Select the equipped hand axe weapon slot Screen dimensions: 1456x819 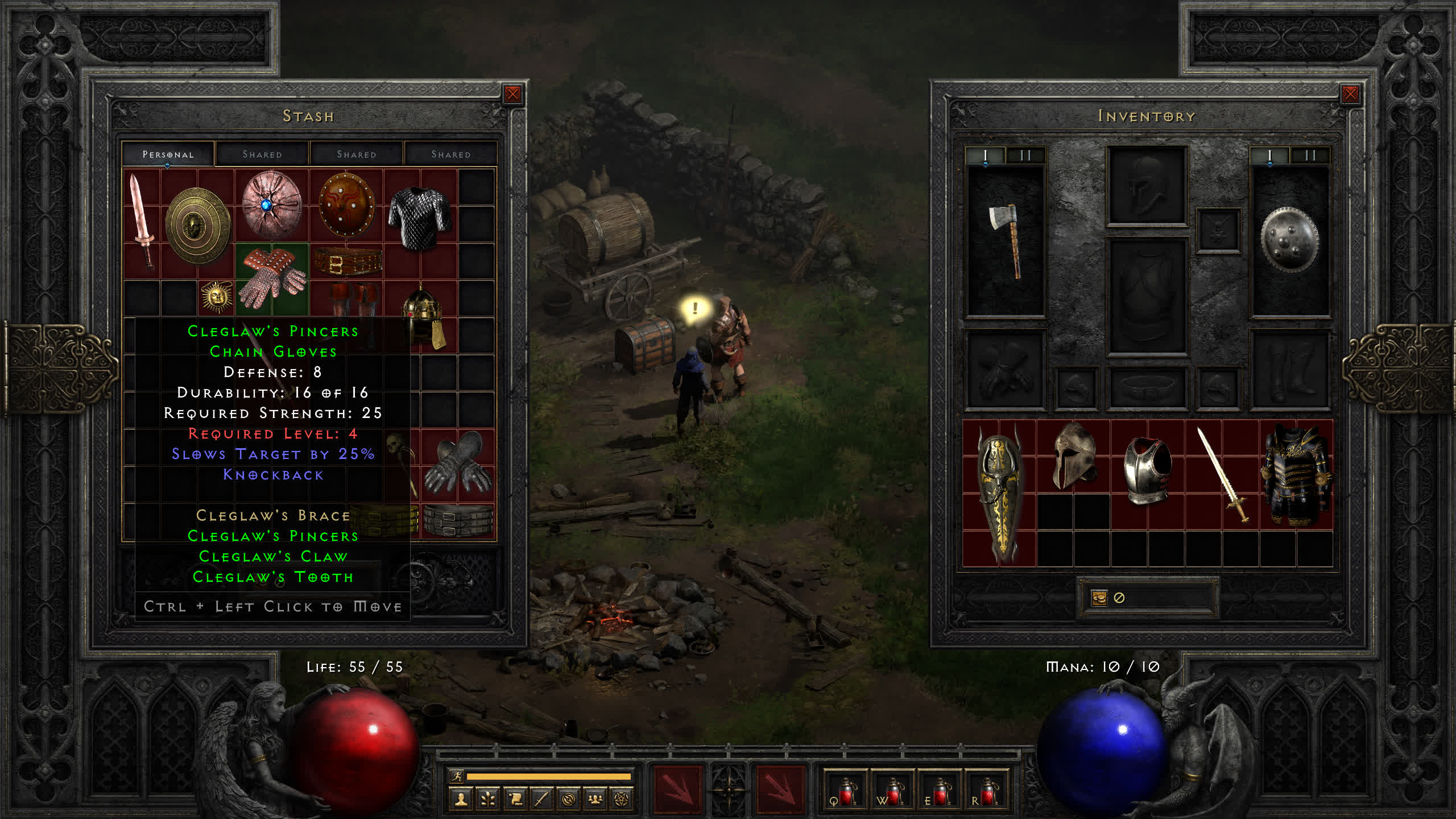coord(1006,240)
